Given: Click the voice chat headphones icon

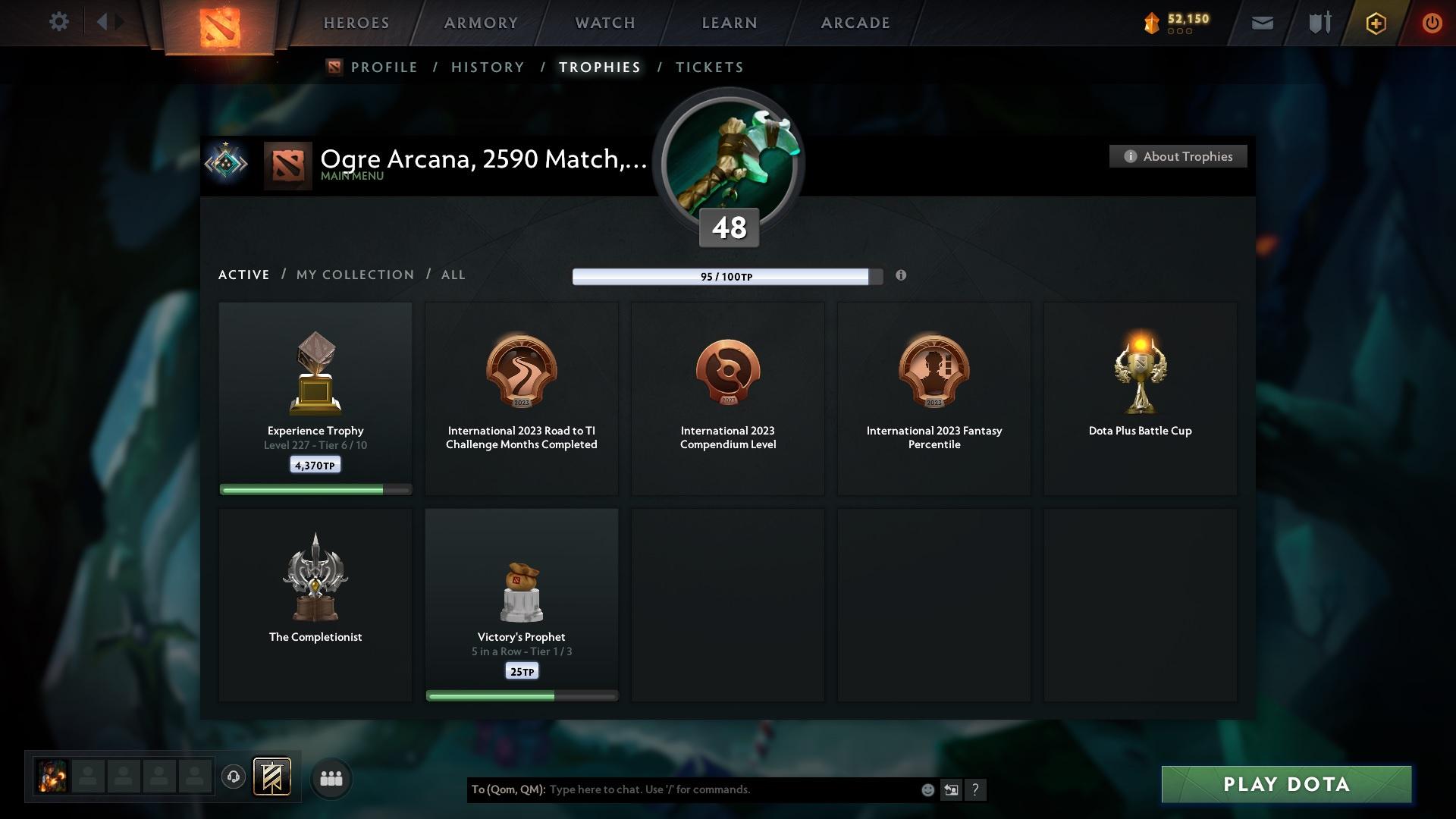Looking at the screenshot, I should coord(233,777).
